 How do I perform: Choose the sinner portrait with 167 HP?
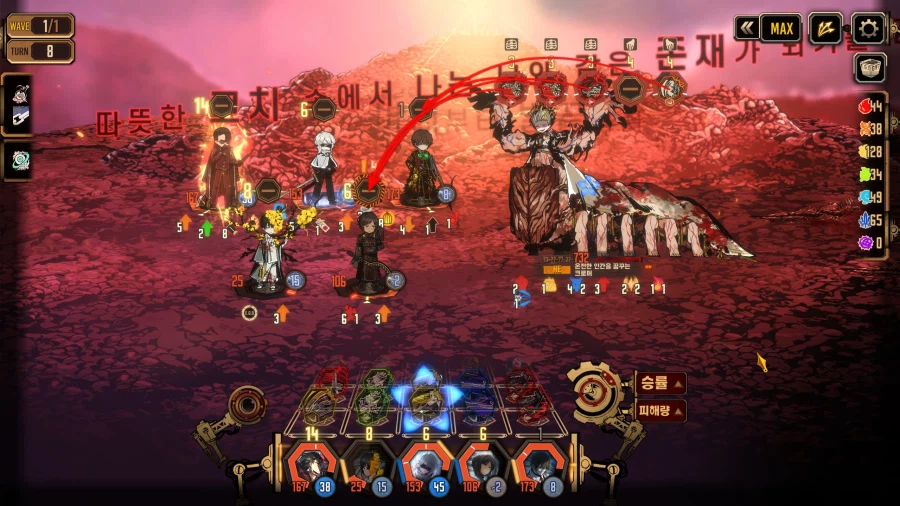point(304,465)
